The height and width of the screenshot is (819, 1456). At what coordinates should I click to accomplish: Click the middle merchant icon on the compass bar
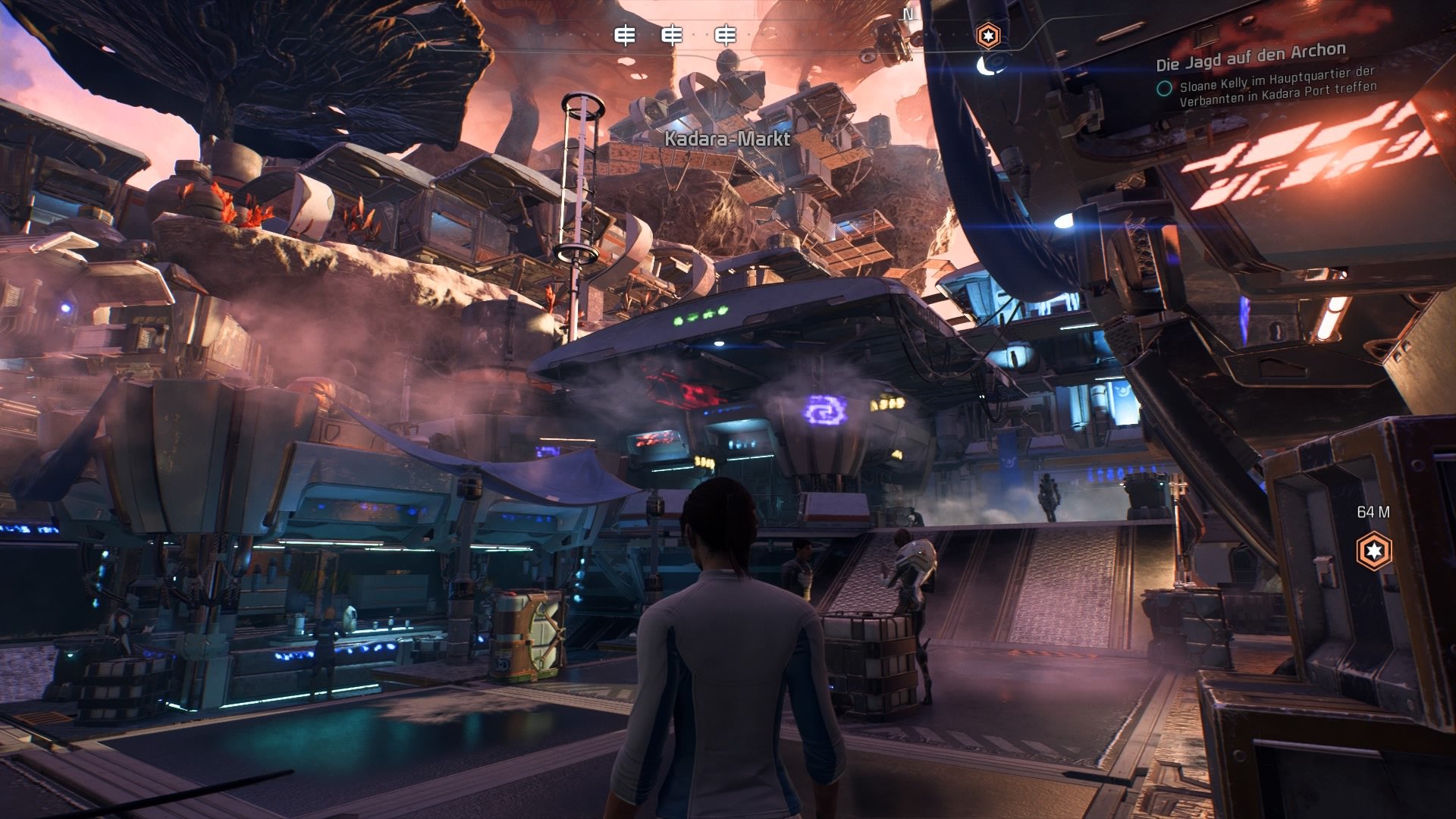[x=673, y=33]
